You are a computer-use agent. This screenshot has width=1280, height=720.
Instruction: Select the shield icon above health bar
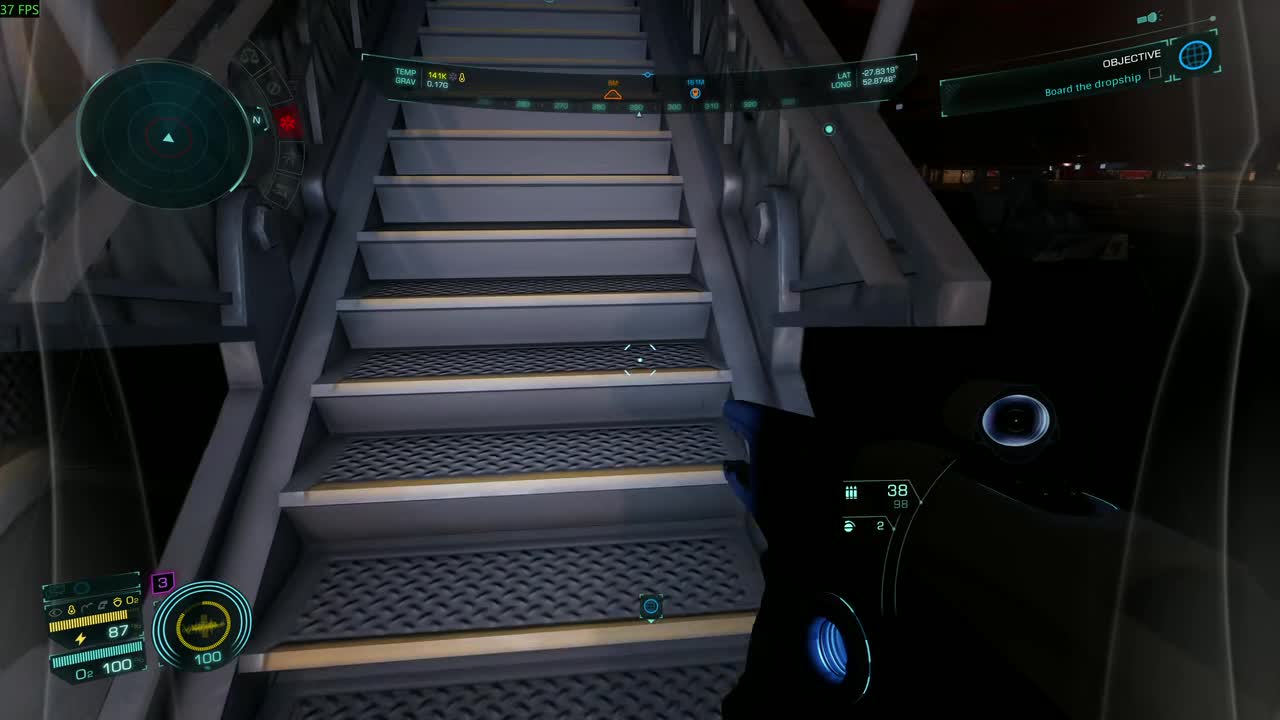117,599
